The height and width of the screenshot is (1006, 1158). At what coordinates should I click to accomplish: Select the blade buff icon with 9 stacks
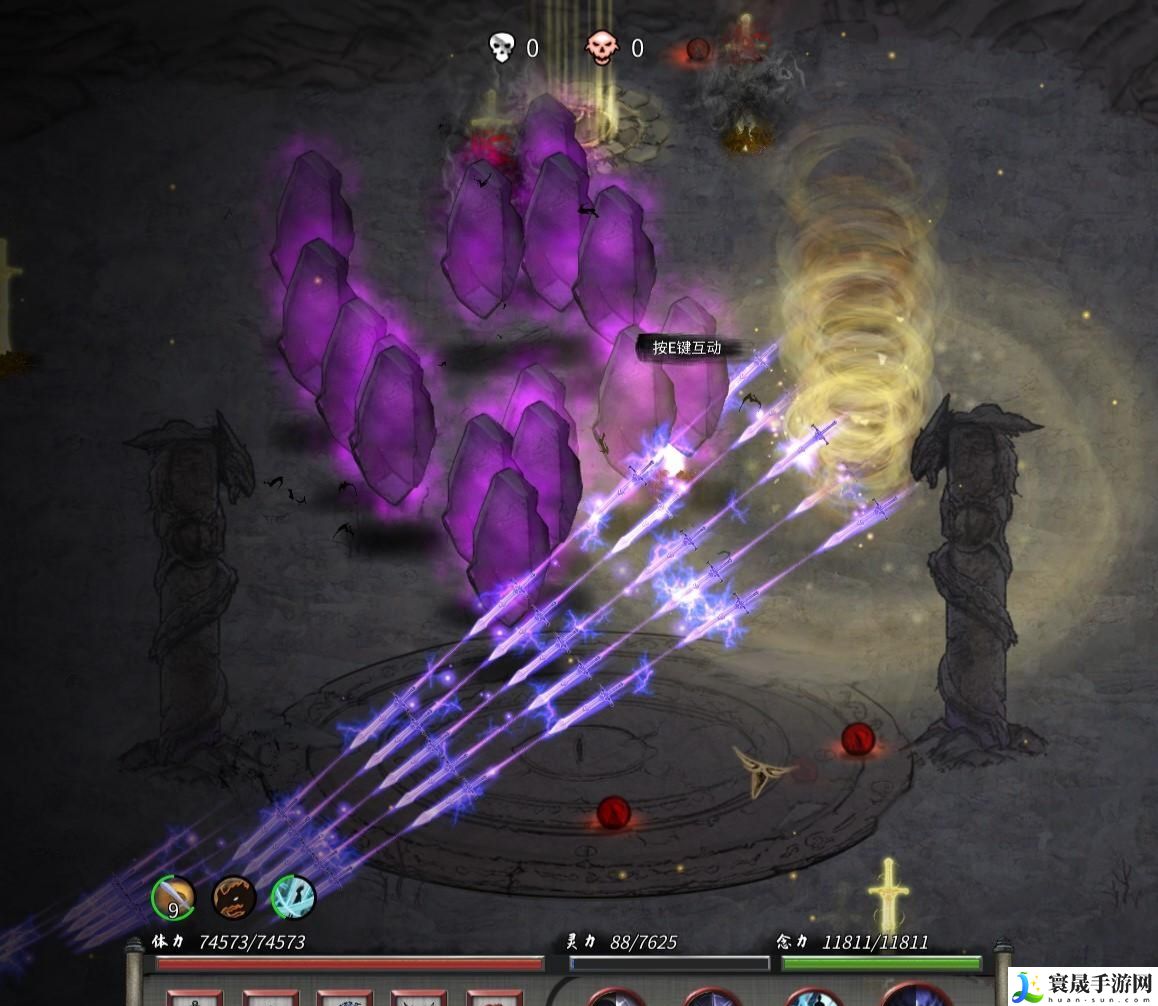pyautogui.click(x=173, y=897)
